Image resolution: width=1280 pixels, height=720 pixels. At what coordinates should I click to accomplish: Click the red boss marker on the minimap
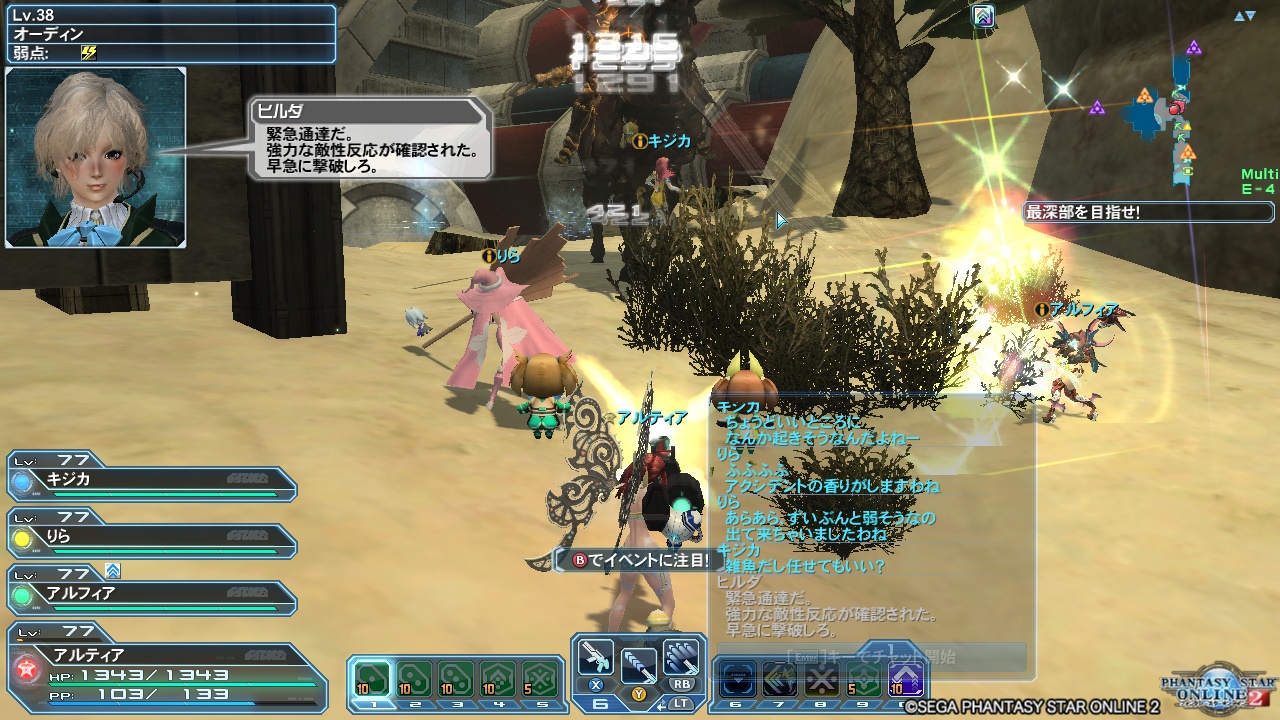click(x=1177, y=108)
